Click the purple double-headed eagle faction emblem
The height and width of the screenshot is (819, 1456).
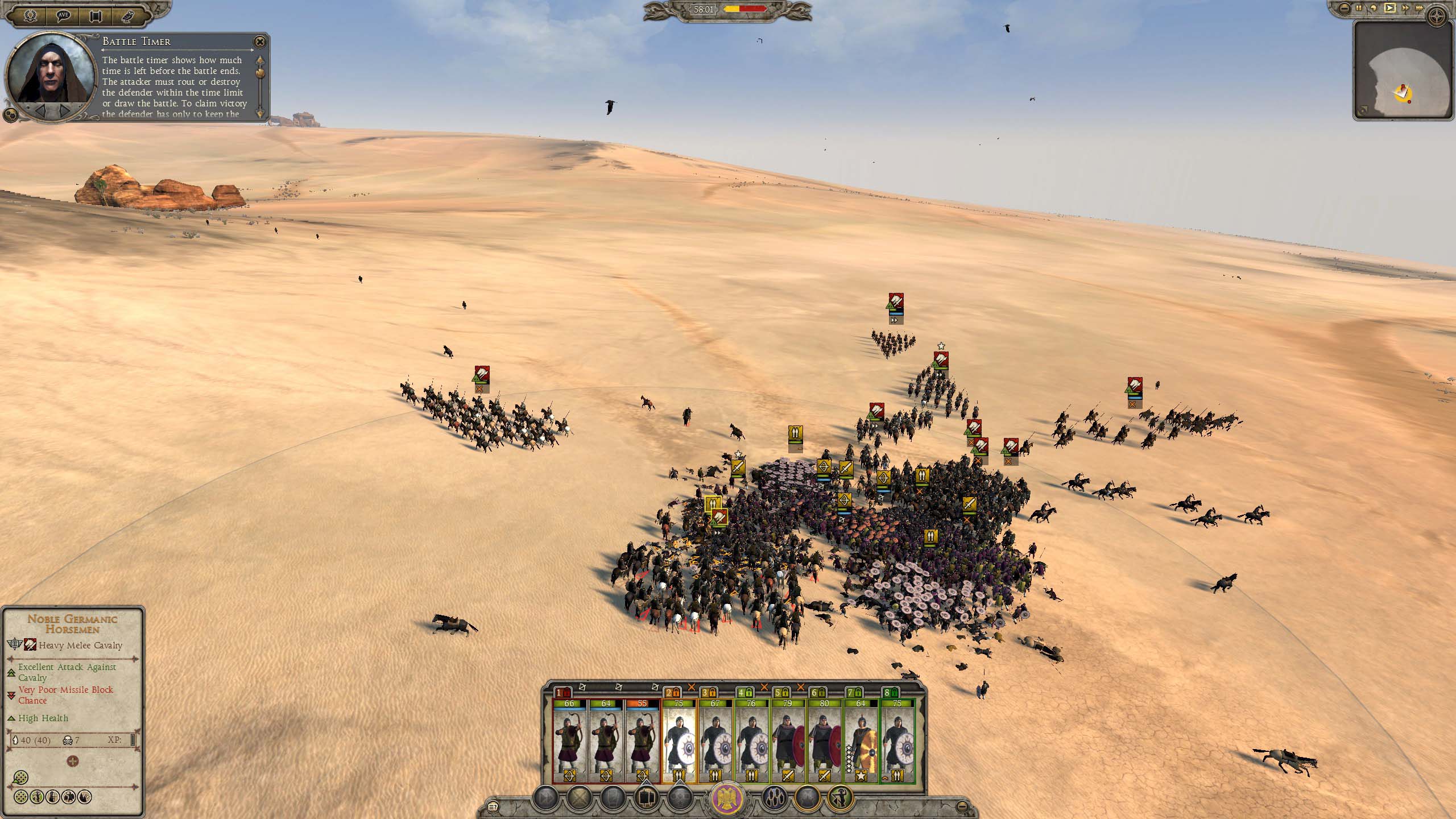pyautogui.click(x=729, y=799)
